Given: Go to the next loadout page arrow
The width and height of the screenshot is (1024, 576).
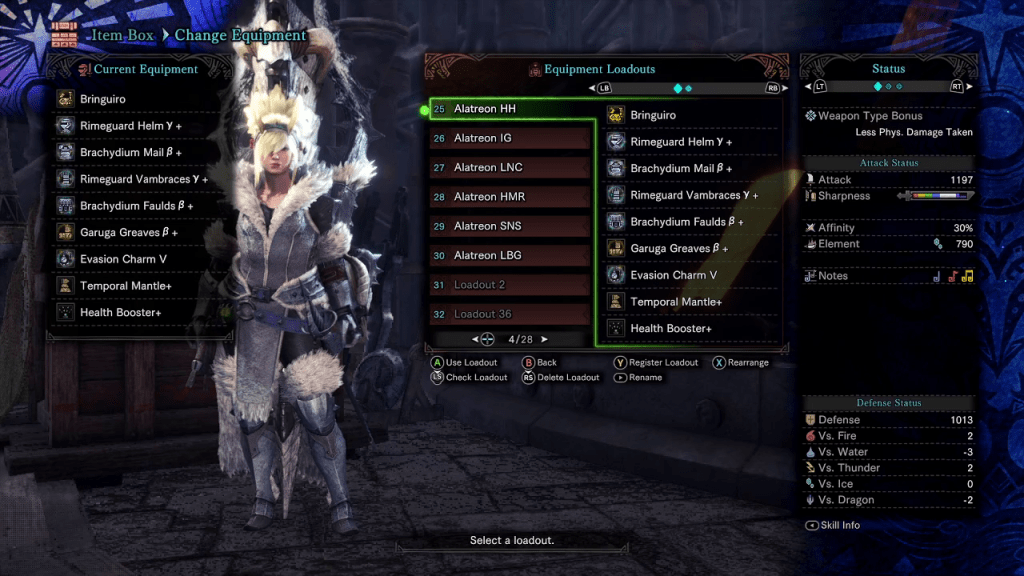Looking at the screenshot, I should 545,339.
